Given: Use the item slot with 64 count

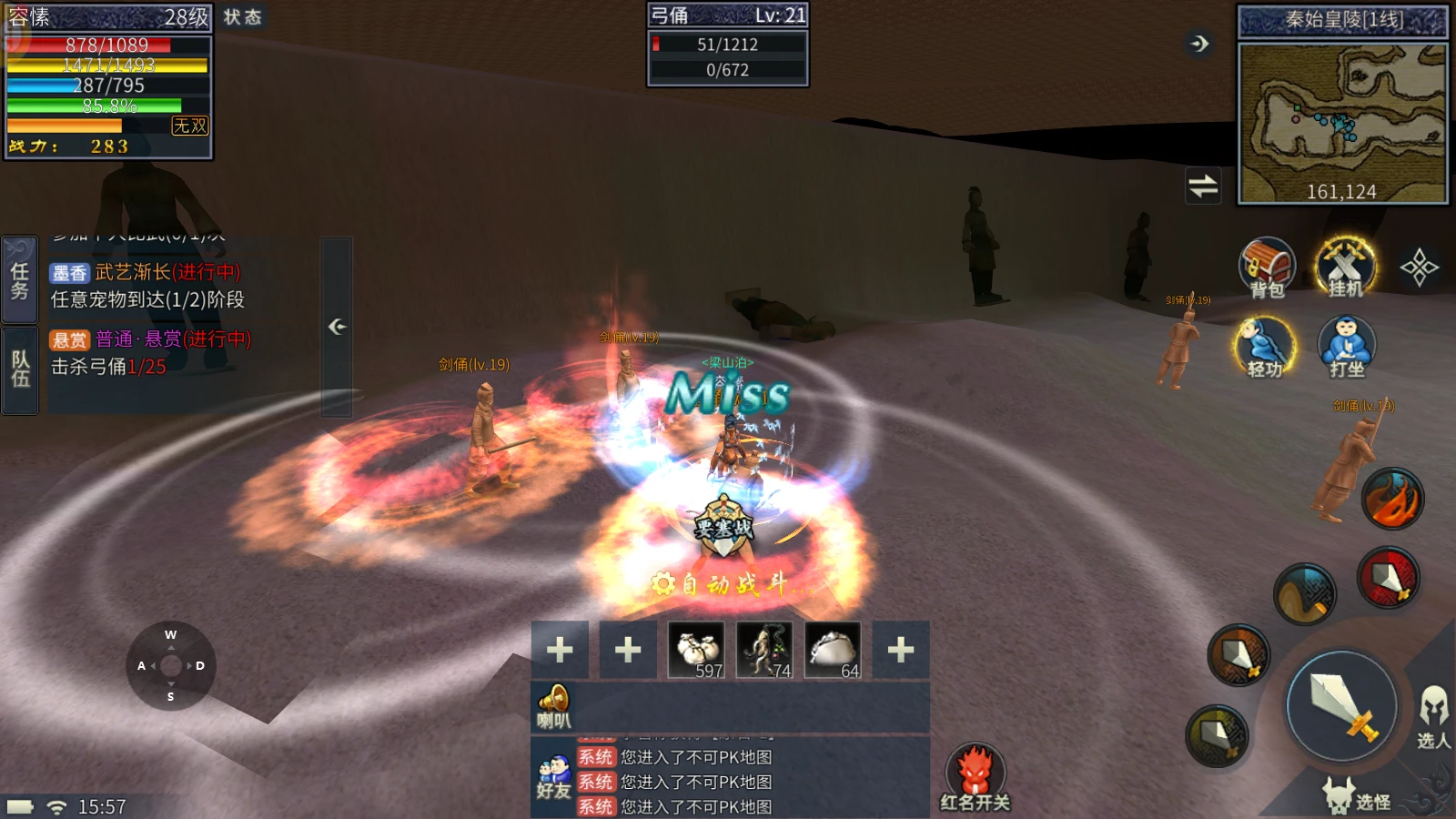Looking at the screenshot, I should click(833, 650).
